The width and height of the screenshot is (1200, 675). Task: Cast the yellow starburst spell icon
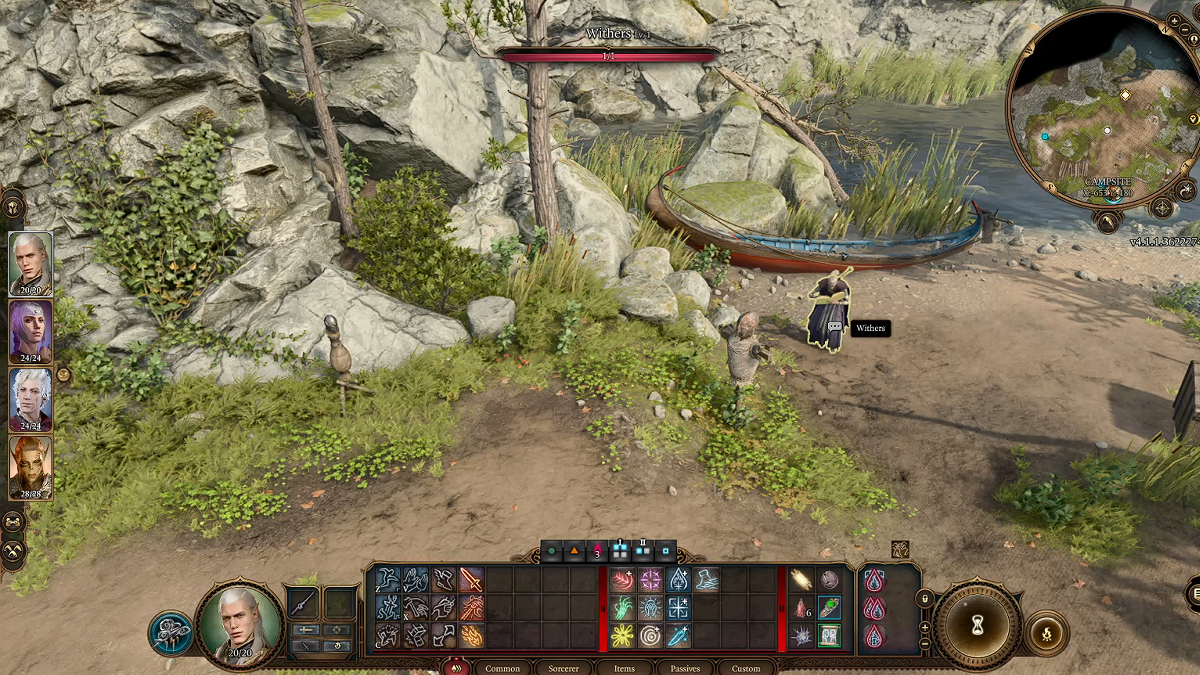(x=624, y=634)
